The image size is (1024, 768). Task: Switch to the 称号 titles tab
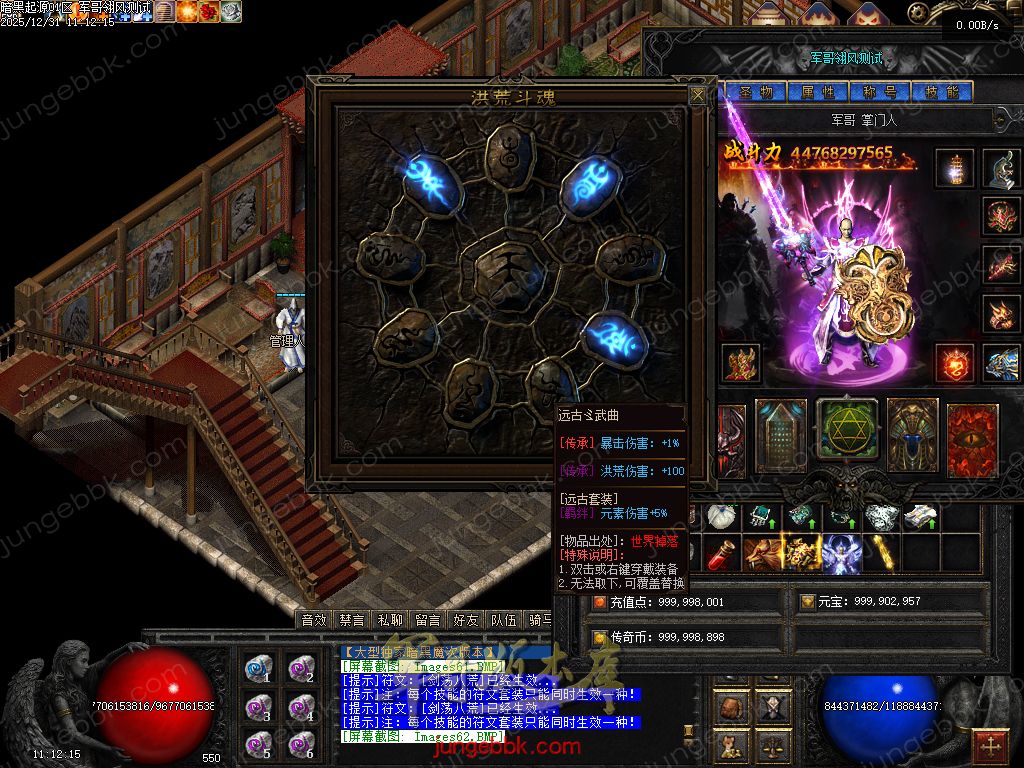(x=879, y=92)
